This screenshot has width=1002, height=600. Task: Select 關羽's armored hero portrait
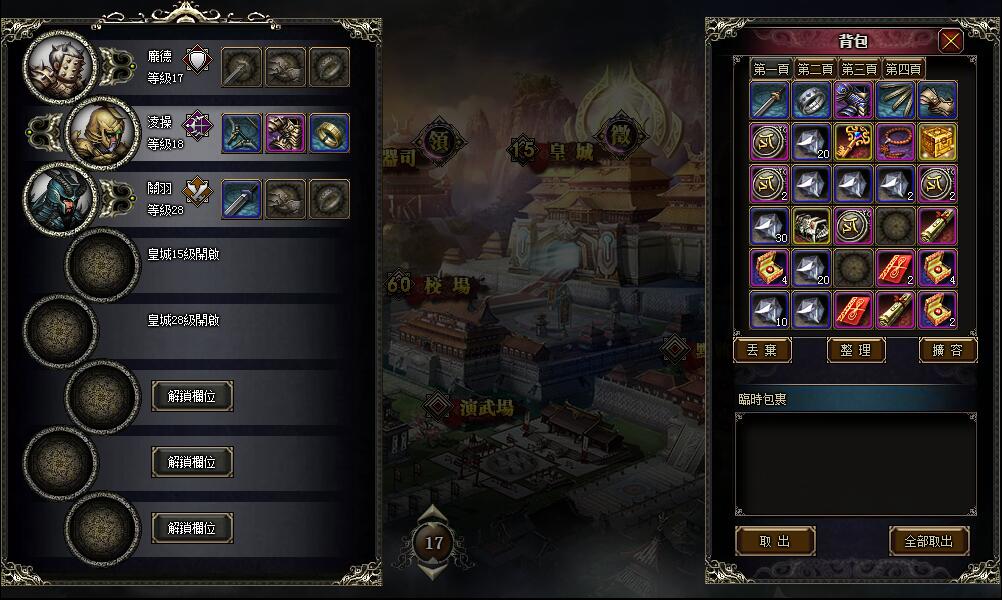(x=60, y=198)
